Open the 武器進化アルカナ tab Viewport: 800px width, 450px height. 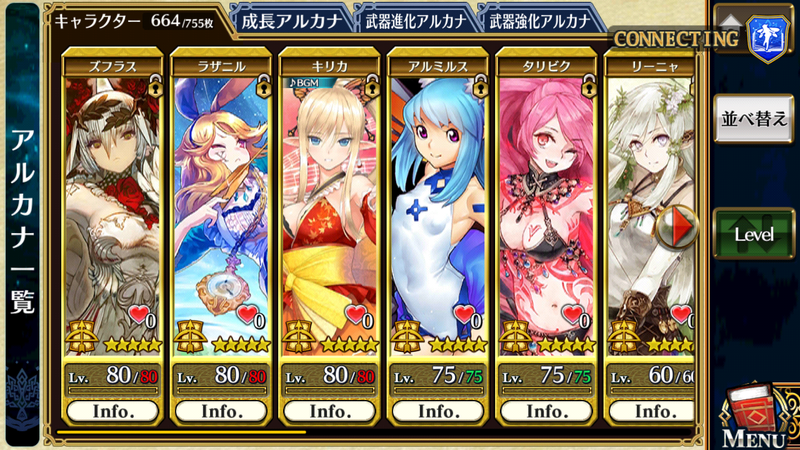(412, 18)
